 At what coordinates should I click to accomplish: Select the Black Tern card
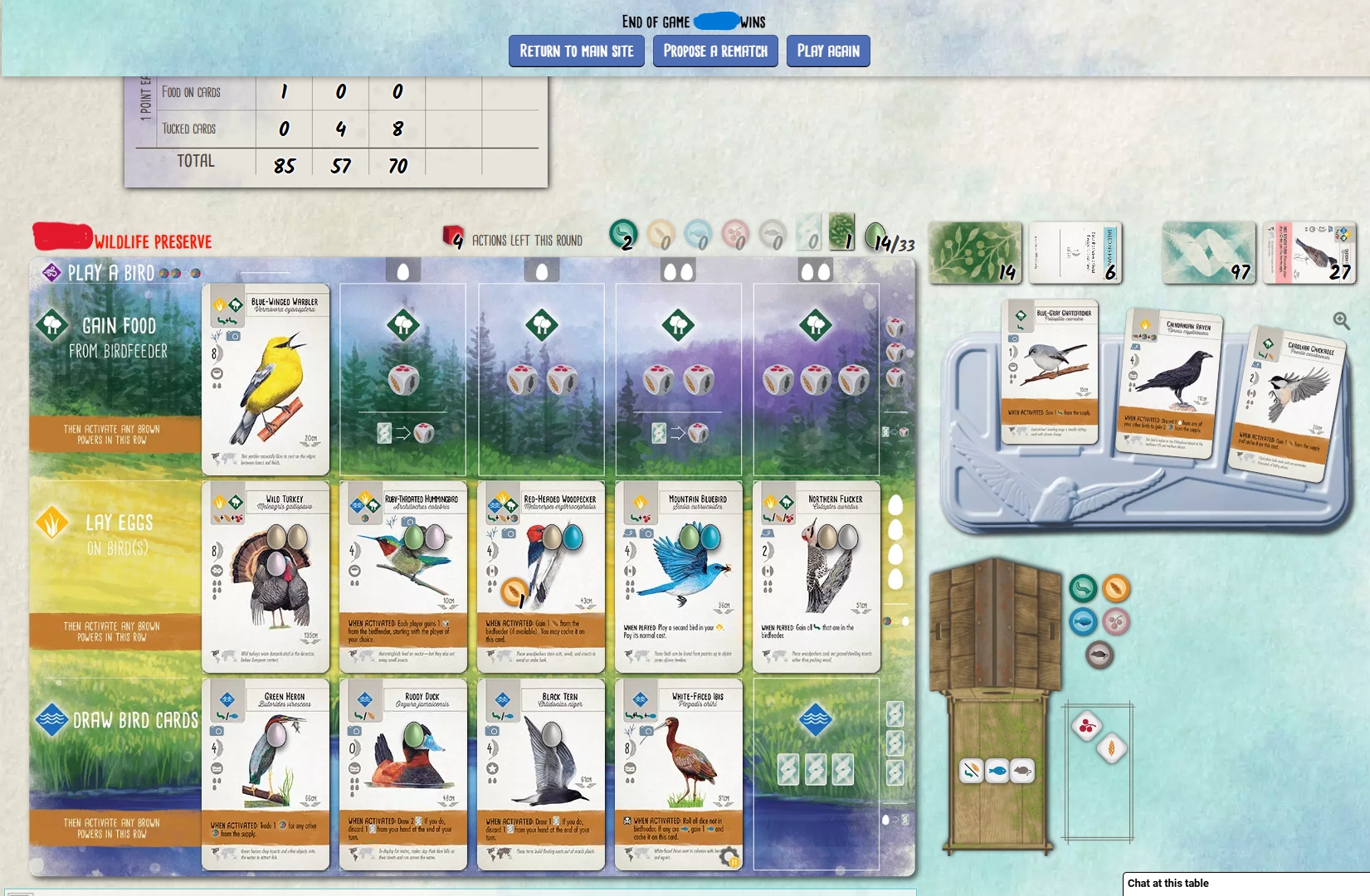coord(541,774)
